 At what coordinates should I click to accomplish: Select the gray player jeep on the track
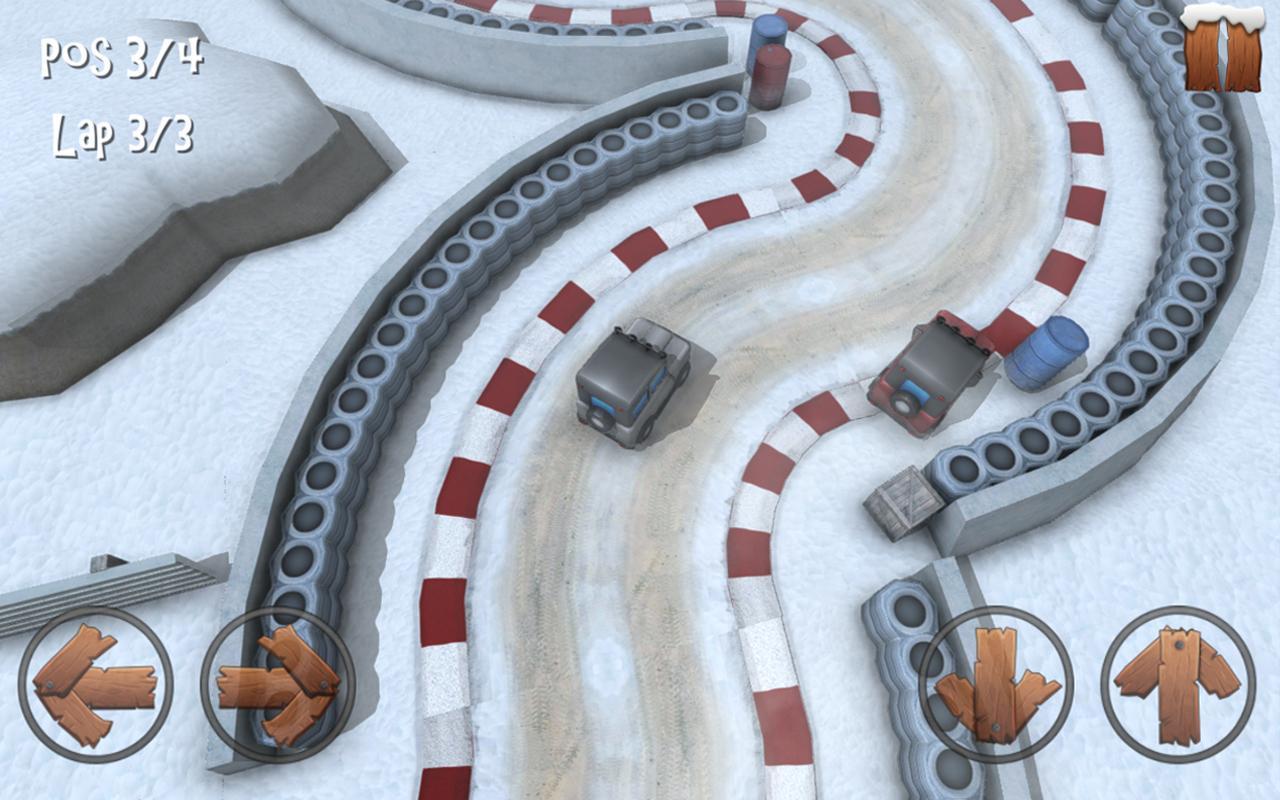click(635, 385)
